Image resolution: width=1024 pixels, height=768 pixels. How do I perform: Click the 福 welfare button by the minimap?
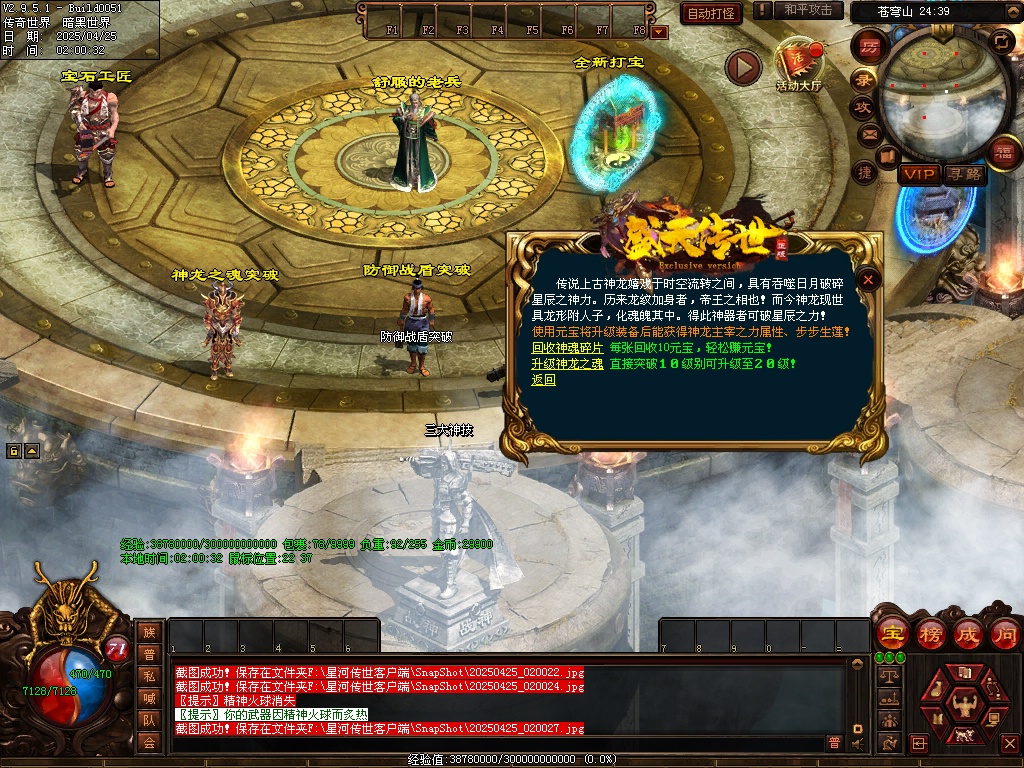point(1003,151)
